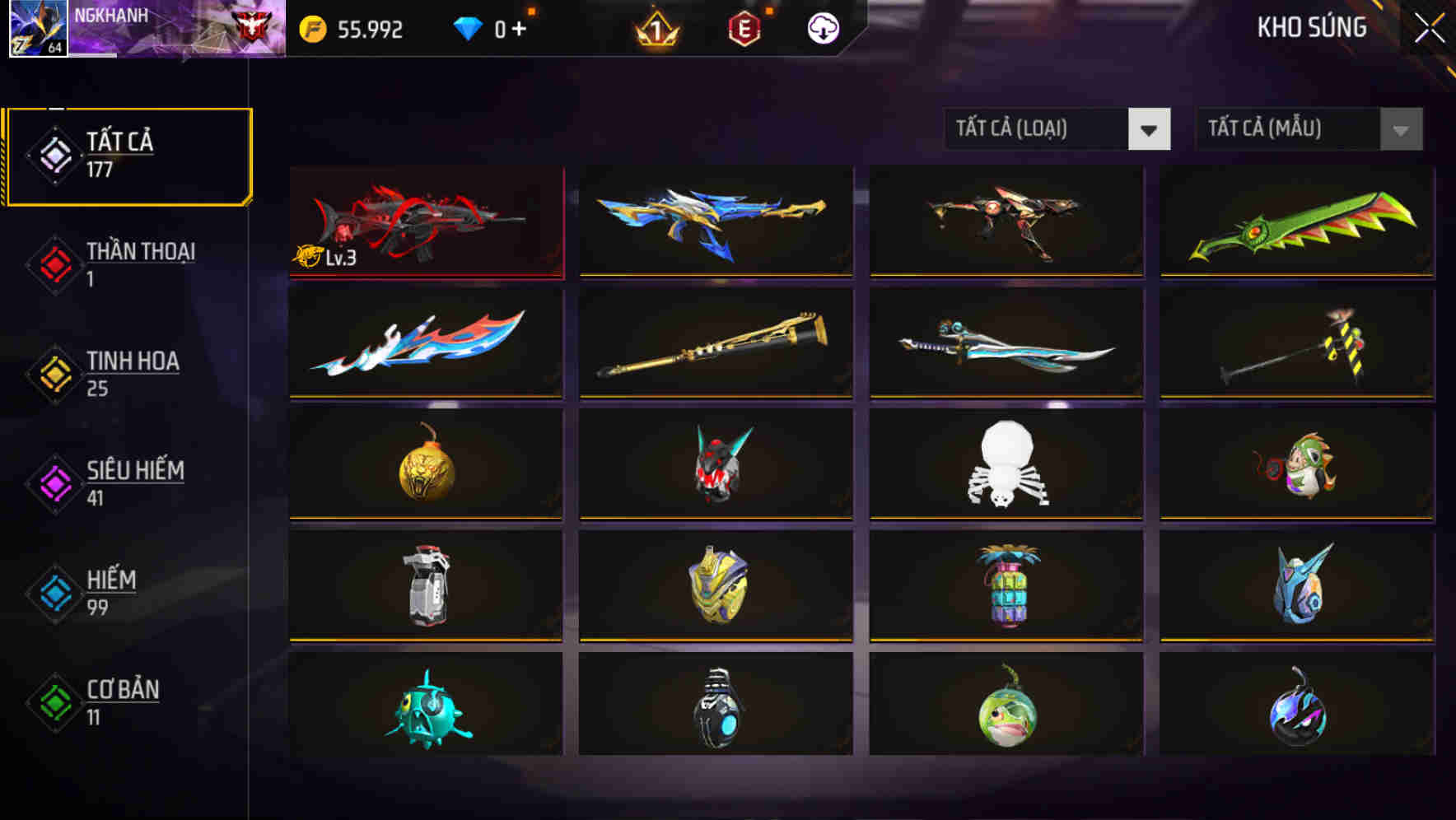Switch to the CƠ BẢN category tab
This screenshot has width=1456, height=820.
[x=119, y=701]
